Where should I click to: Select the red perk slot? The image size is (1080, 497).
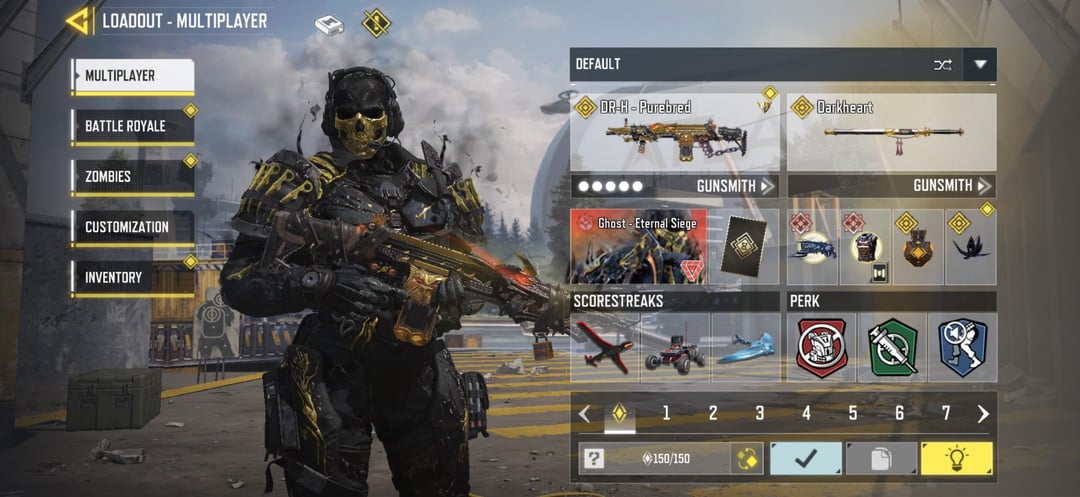(x=822, y=347)
